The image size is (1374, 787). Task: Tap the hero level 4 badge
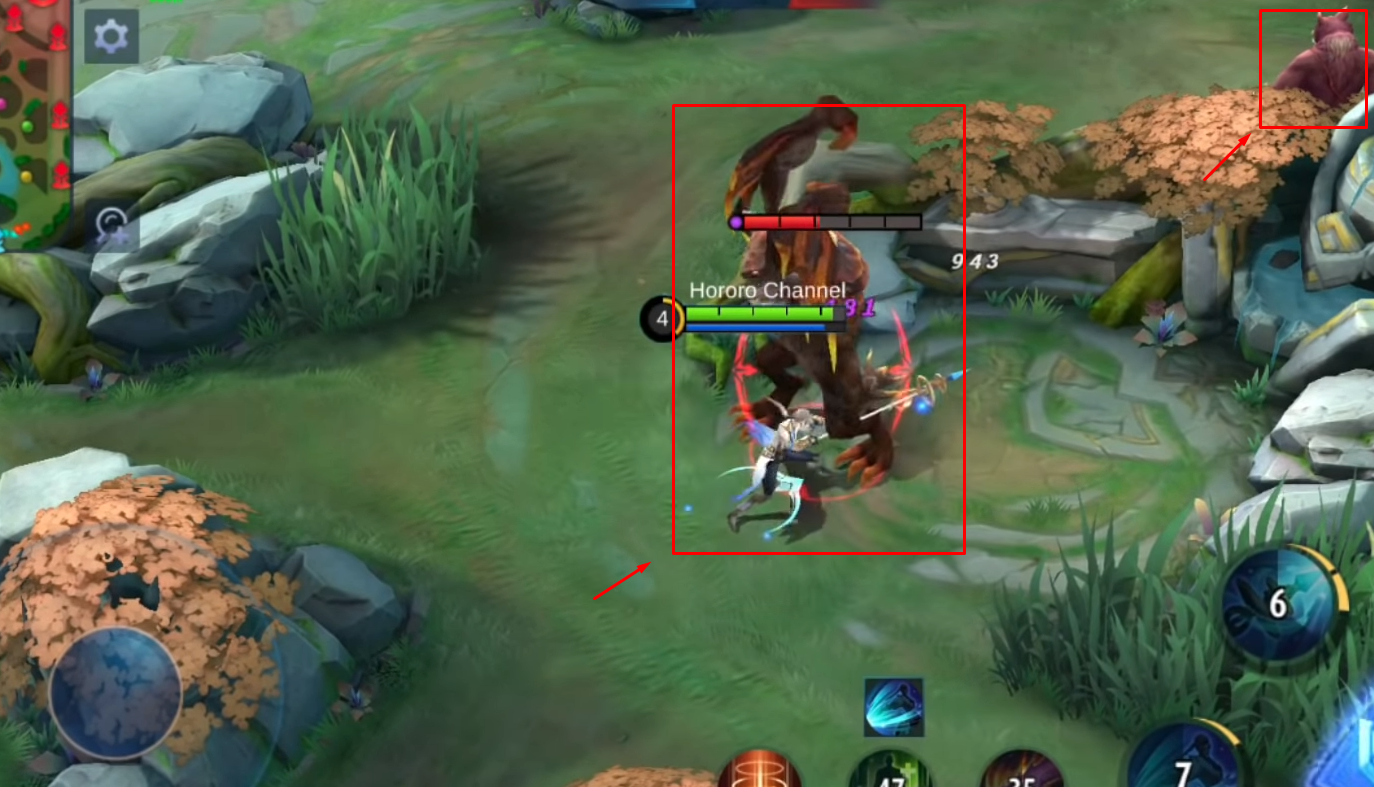[660, 320]
